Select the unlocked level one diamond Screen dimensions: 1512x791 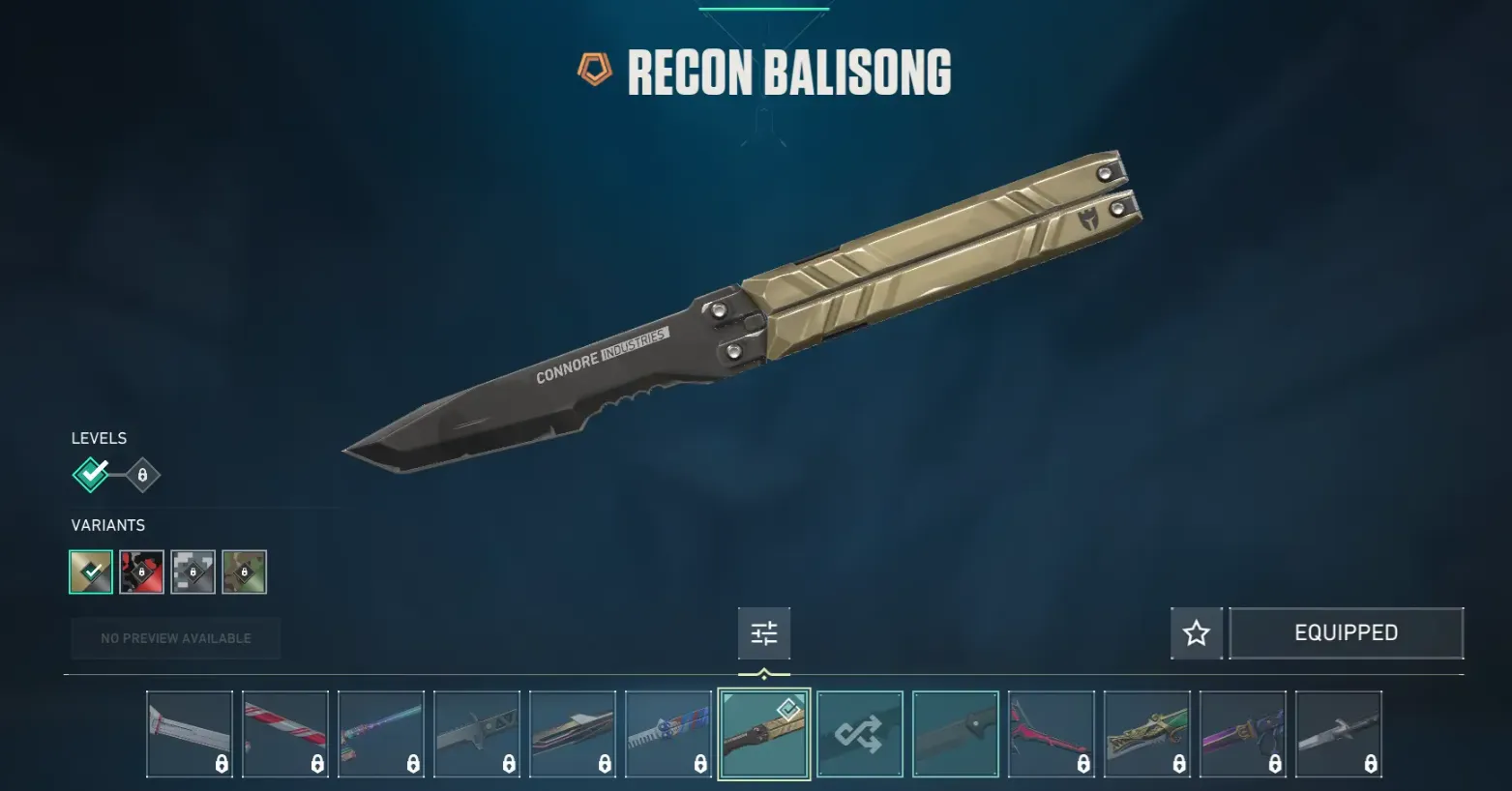click(91, 475)
